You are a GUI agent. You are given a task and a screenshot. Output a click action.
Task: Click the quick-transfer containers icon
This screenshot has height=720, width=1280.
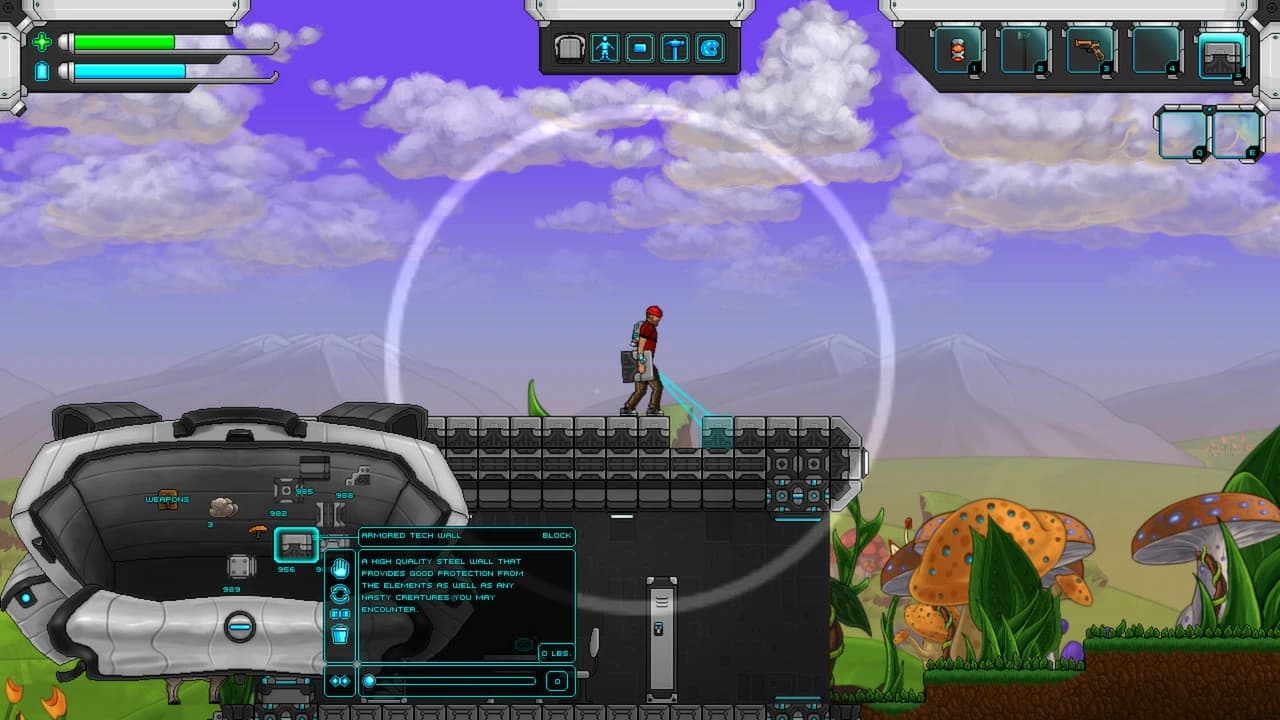pos(340,613)
